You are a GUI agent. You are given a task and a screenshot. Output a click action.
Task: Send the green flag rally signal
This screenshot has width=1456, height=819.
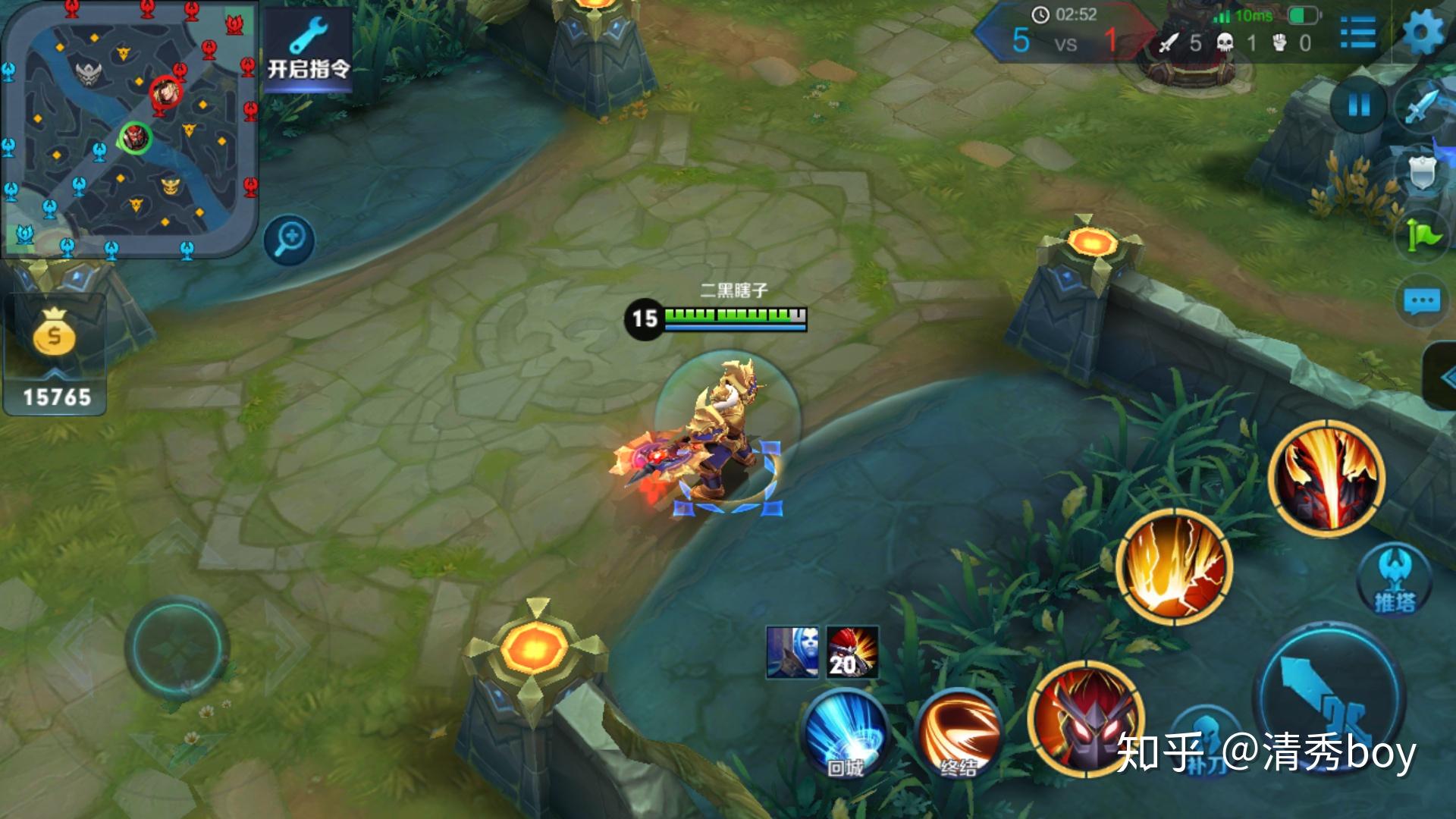click(1423, 236)
